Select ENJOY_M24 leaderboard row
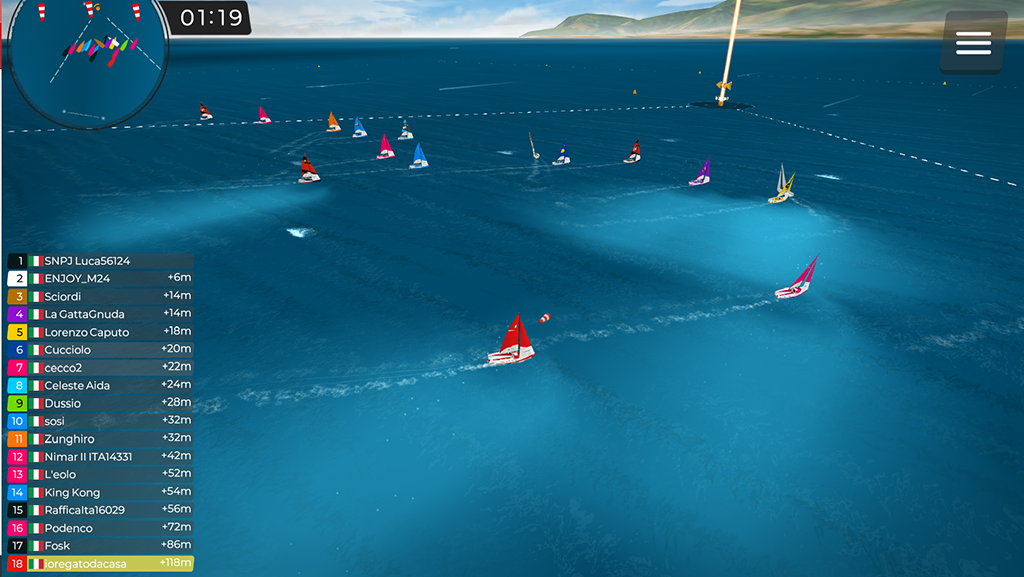1024x577 pixels. pyautogui.click(x=100, y=279)
